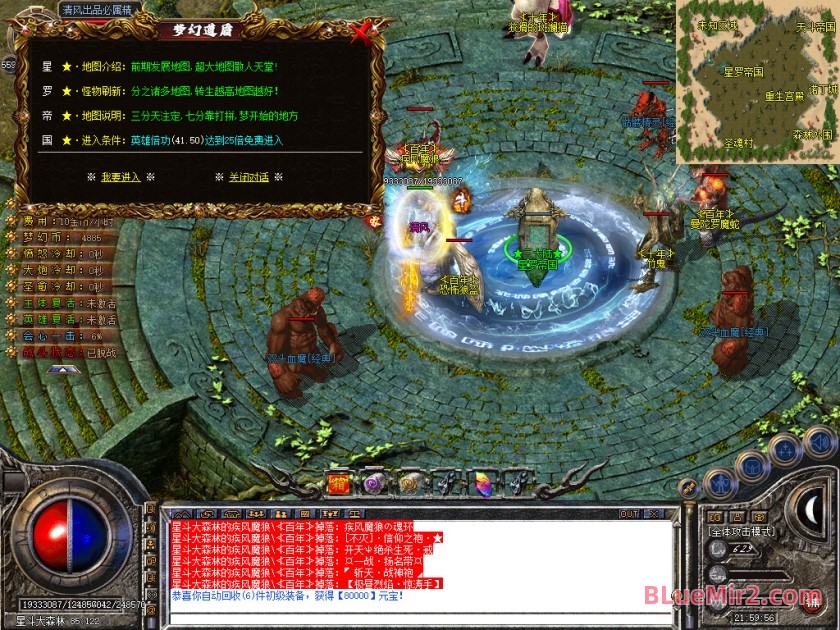Close the chat panel with X button

click(x=658, y=514)
